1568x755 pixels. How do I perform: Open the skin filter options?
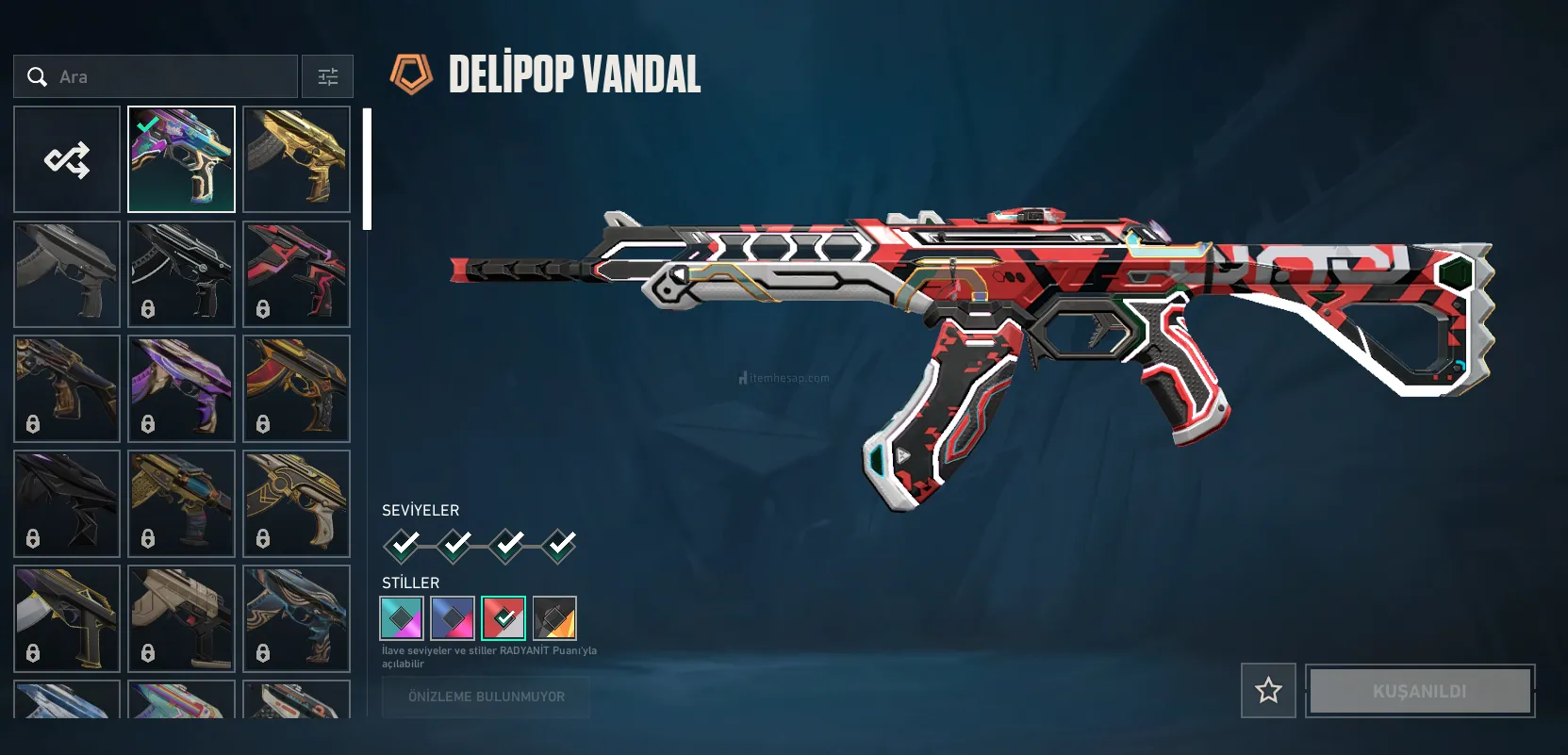tap(327, 76)
